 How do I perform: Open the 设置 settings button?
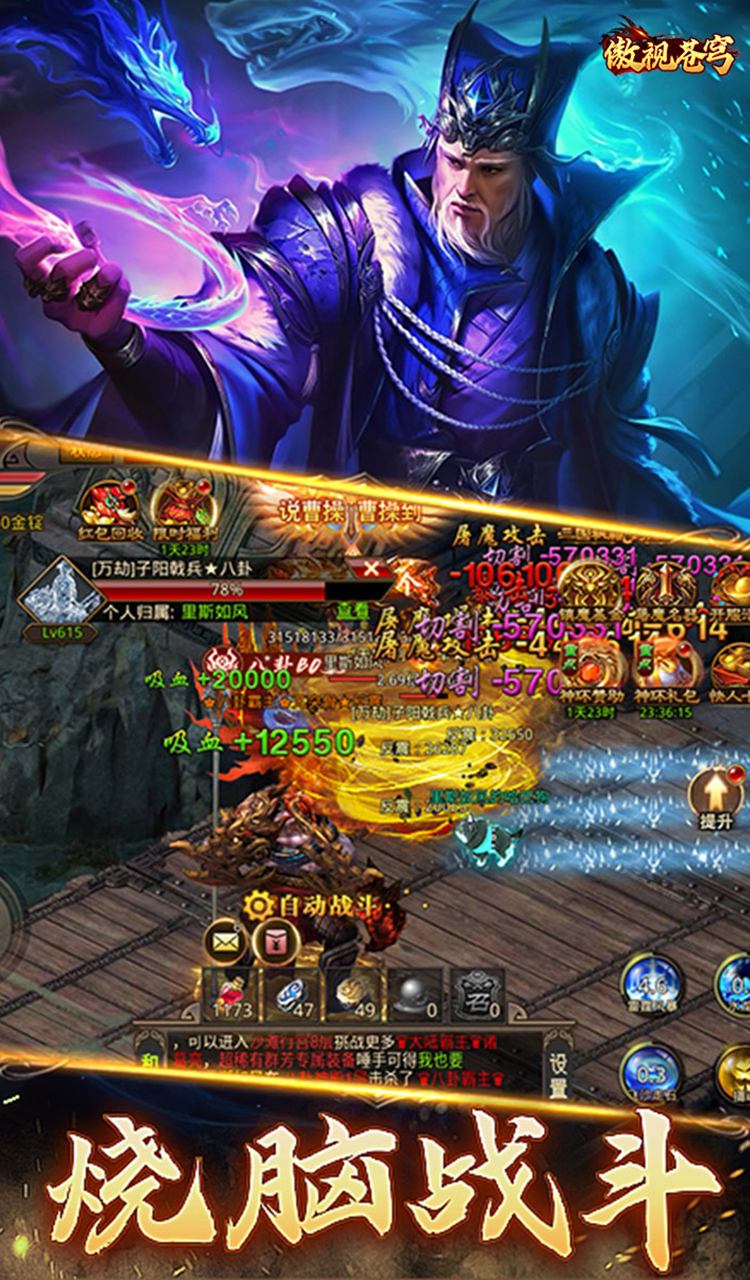(x=558, y=1073)
